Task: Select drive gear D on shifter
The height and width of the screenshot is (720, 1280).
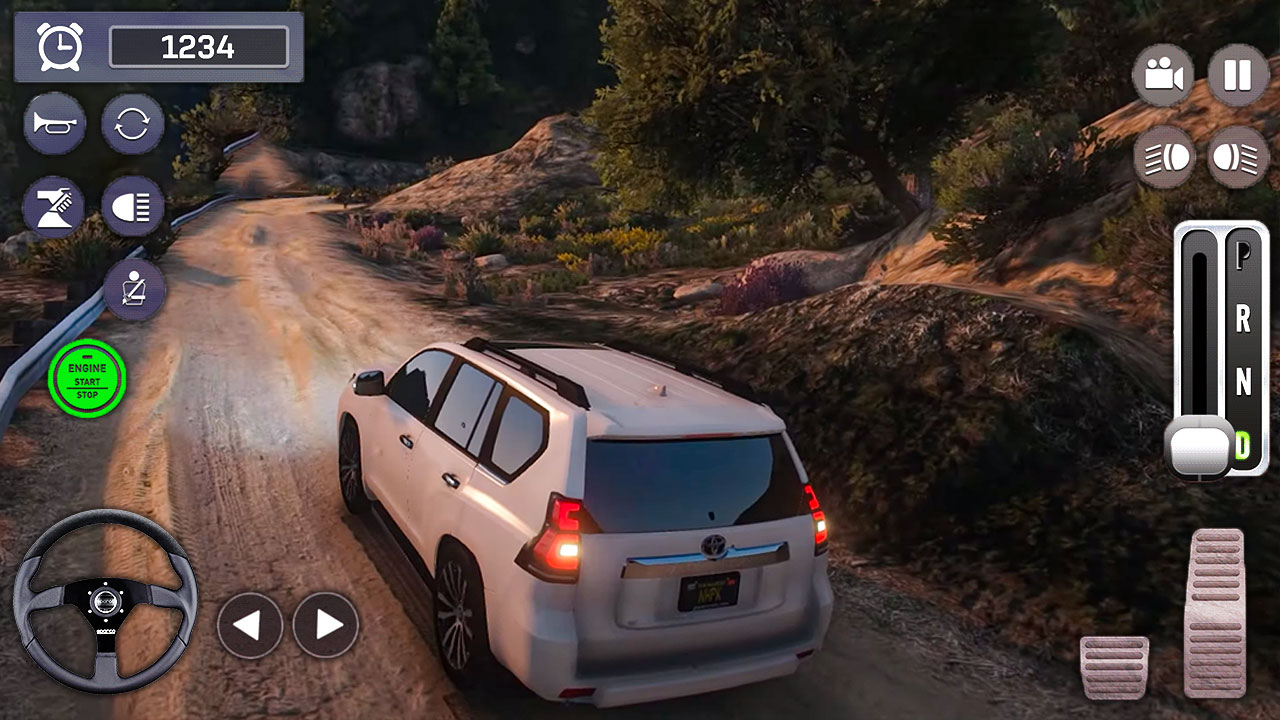Action: pyautogui.click(x=1243, y=444)
